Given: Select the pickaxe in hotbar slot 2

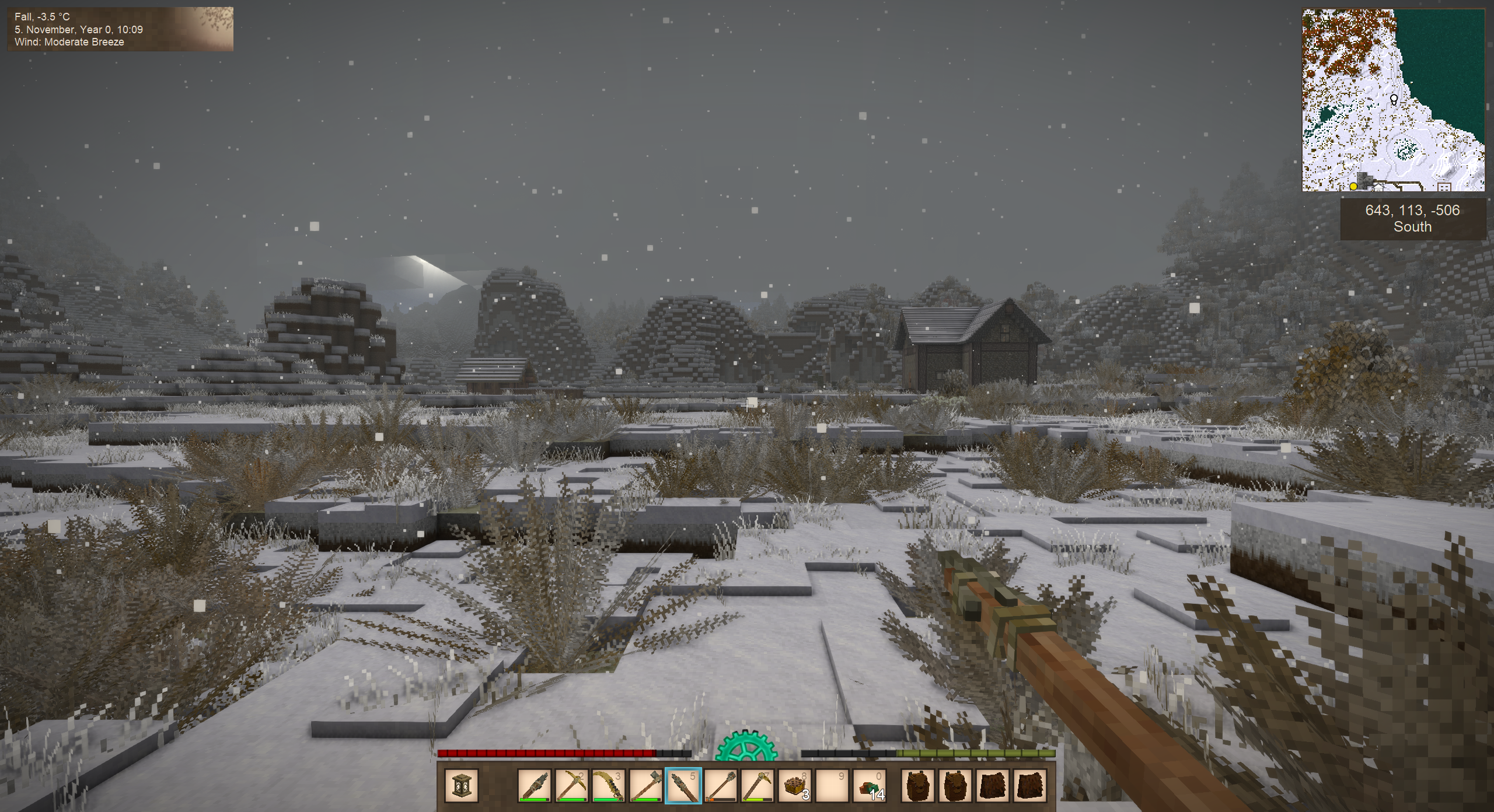Looking at the screenshot, I should pos(571,786).
